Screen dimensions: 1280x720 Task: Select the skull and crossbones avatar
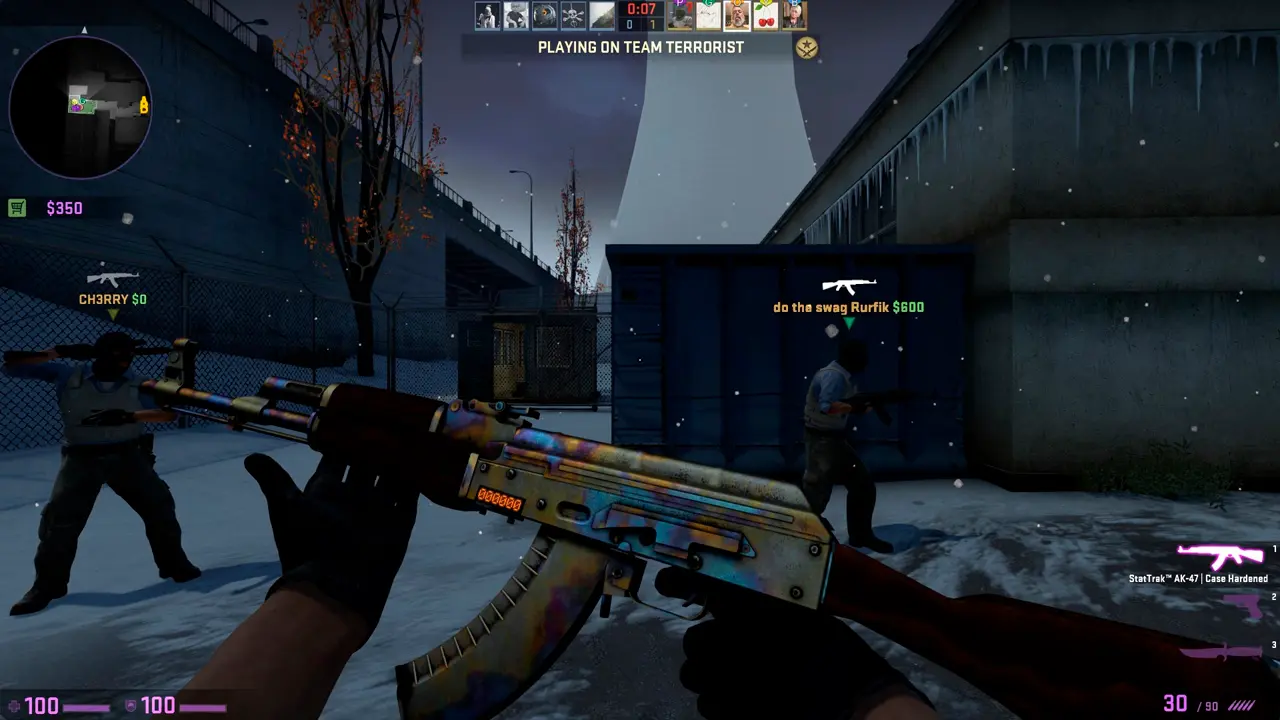point(573,15)
